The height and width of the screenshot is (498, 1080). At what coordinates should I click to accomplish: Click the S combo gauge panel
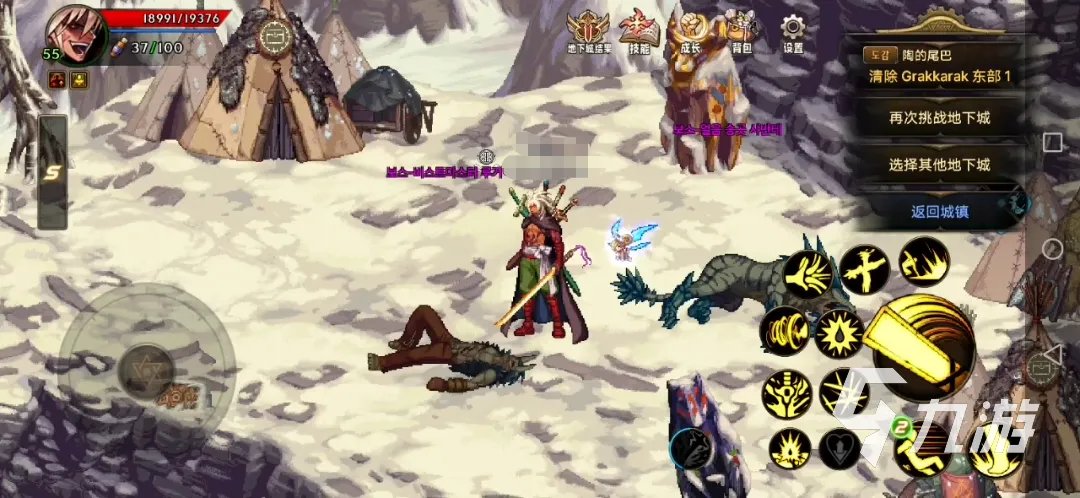coord(52,172)
